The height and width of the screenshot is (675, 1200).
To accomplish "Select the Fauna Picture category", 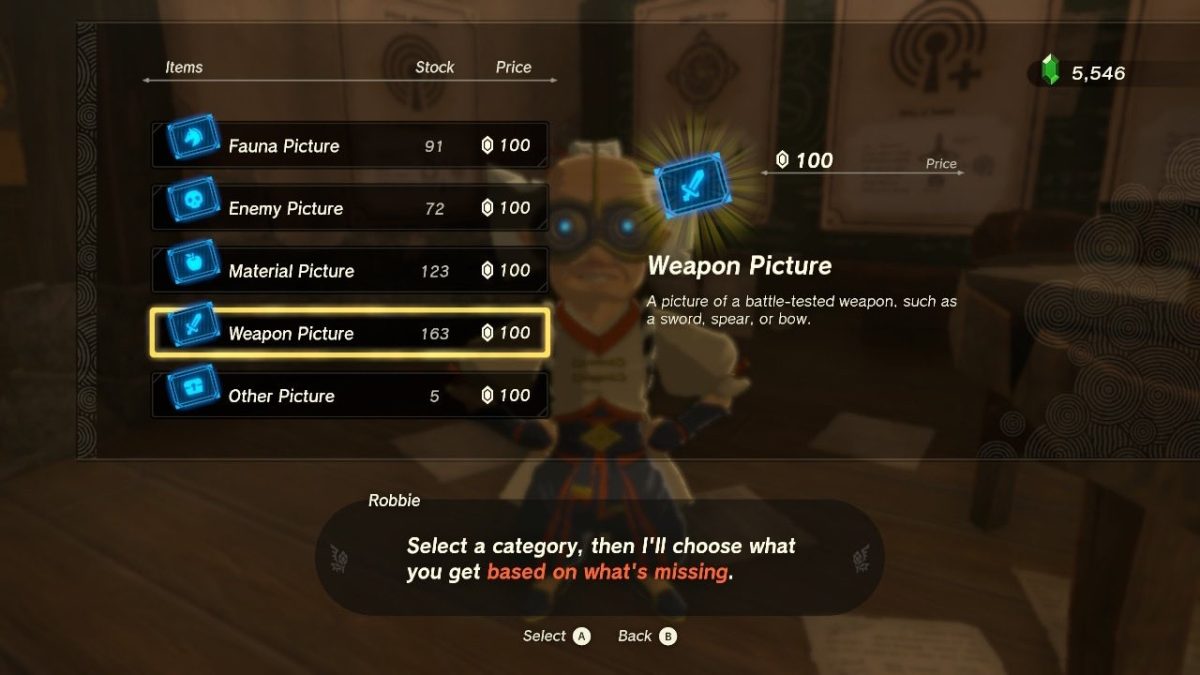I will [x=350, y=146].
